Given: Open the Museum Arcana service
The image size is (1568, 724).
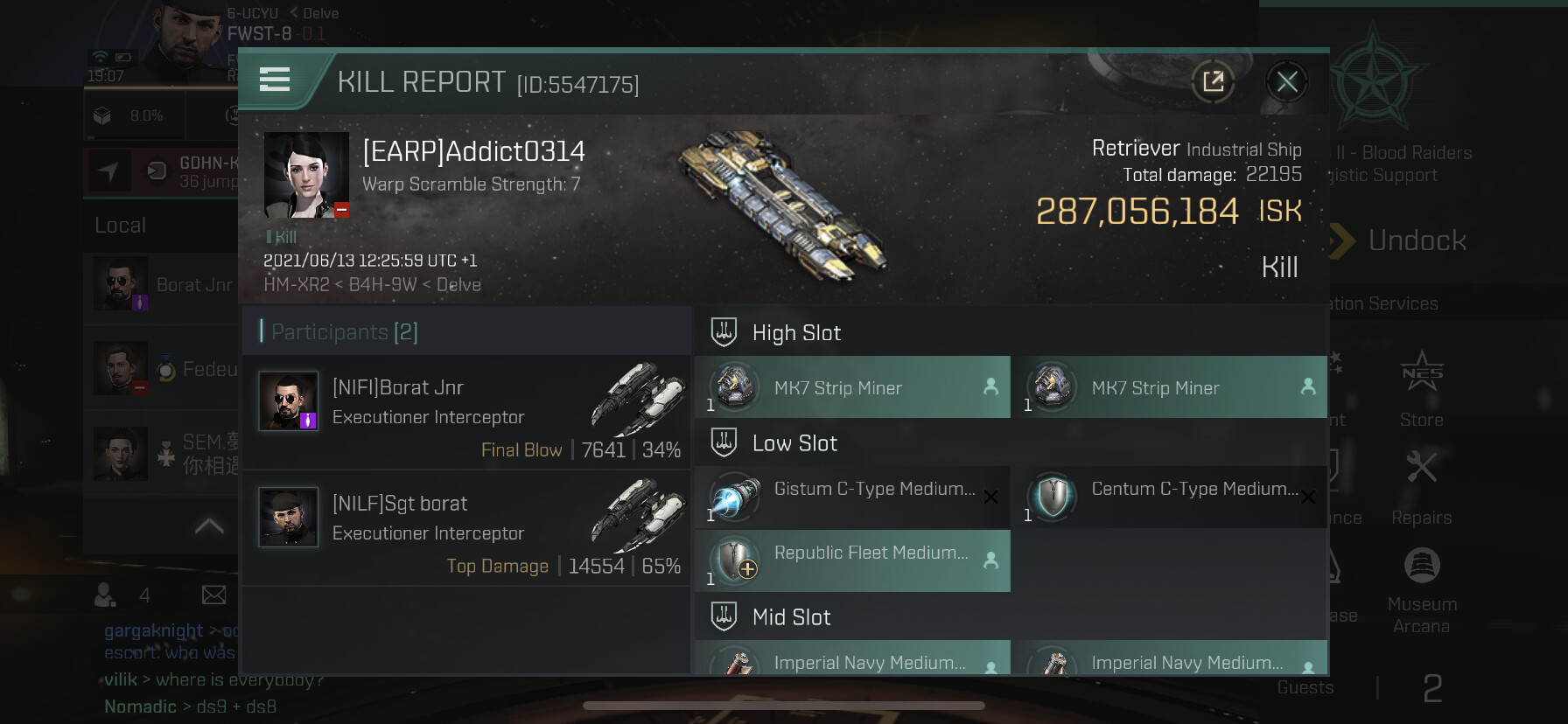Looking at the screenshot, I should (x=1421, y=588).
